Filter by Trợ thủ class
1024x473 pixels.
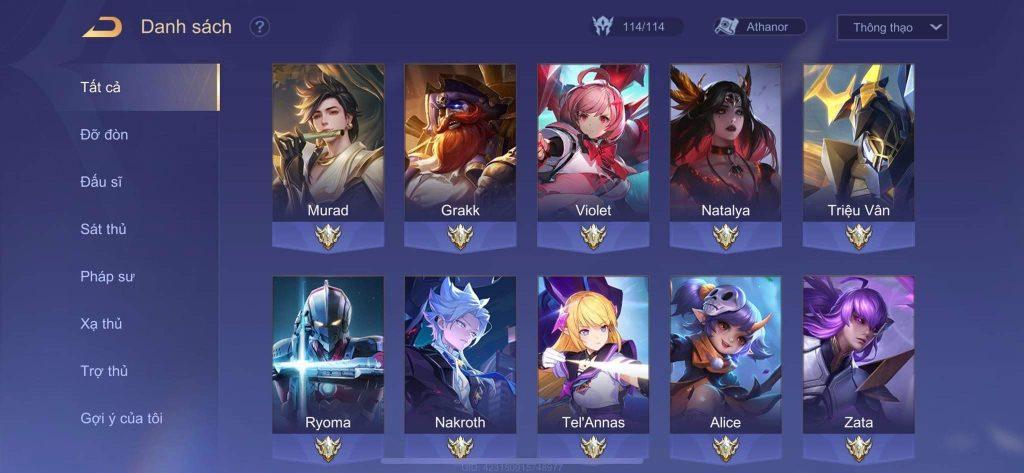104,371
